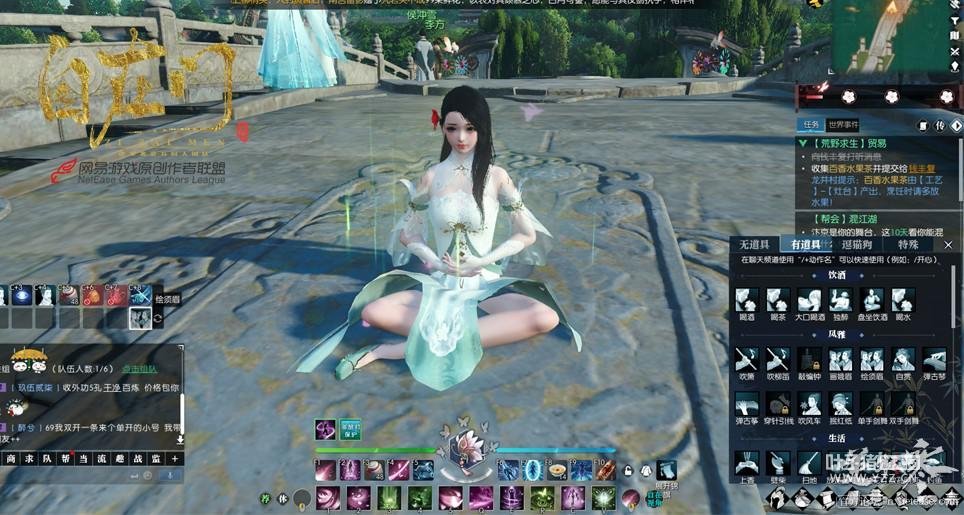Toggle the hotbar padlock icon
This screenshot has width=964, height=515.
[629, 471]
